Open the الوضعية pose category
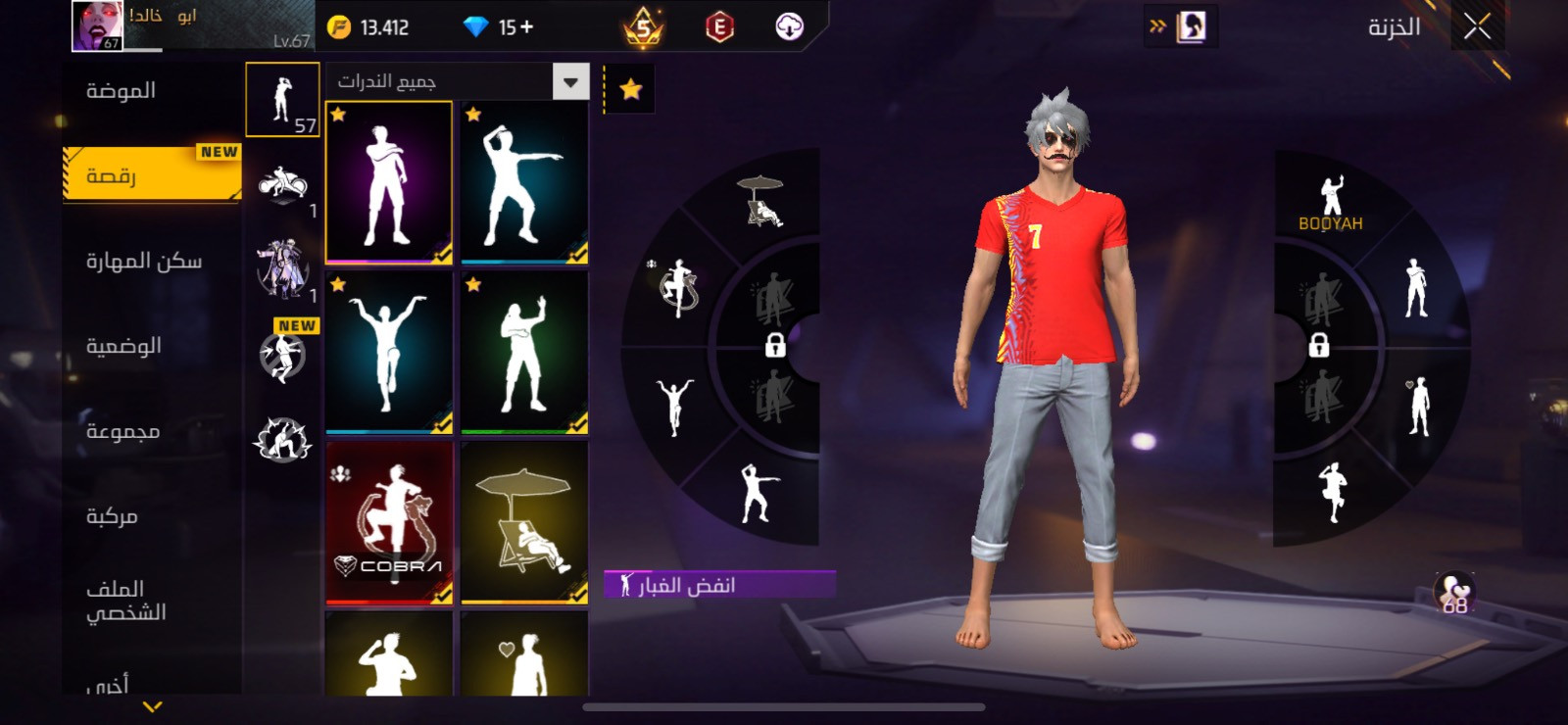This screenshot has height=725, width=1568. point(123,346)
